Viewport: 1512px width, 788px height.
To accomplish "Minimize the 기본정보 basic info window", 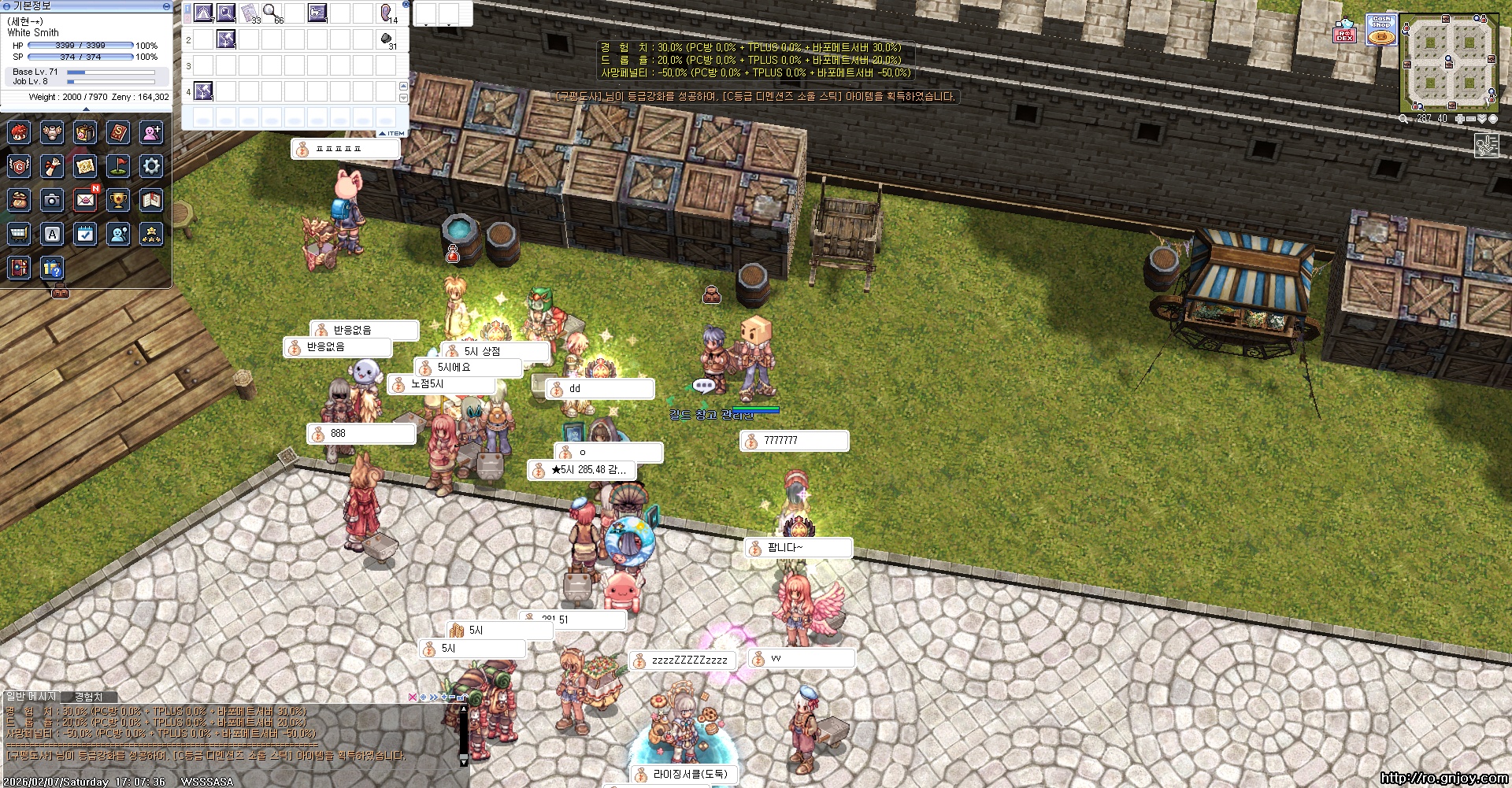I will [166, 6].
